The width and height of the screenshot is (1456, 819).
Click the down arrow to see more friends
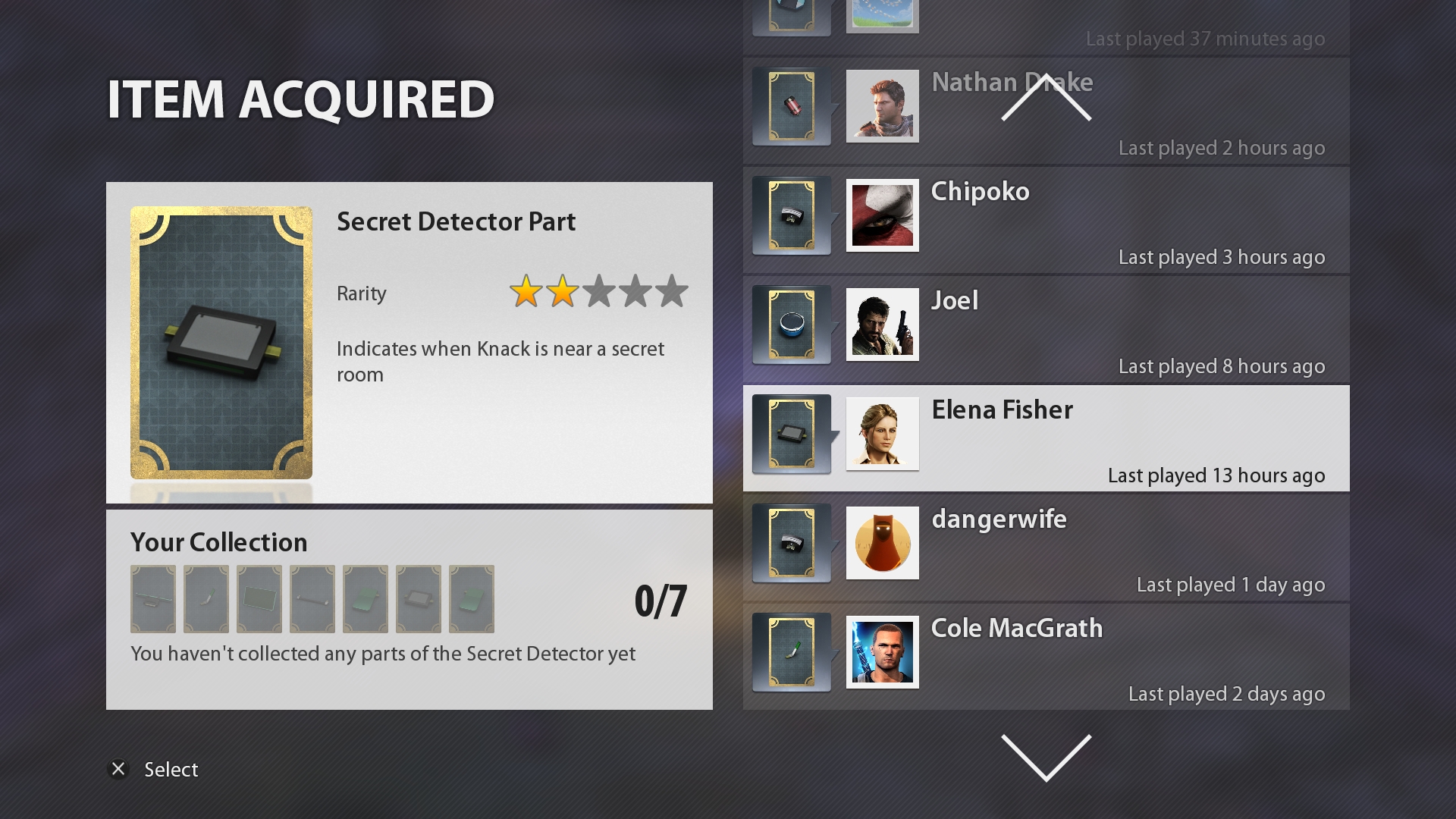pyautogui.click(x=1046, y=757)
